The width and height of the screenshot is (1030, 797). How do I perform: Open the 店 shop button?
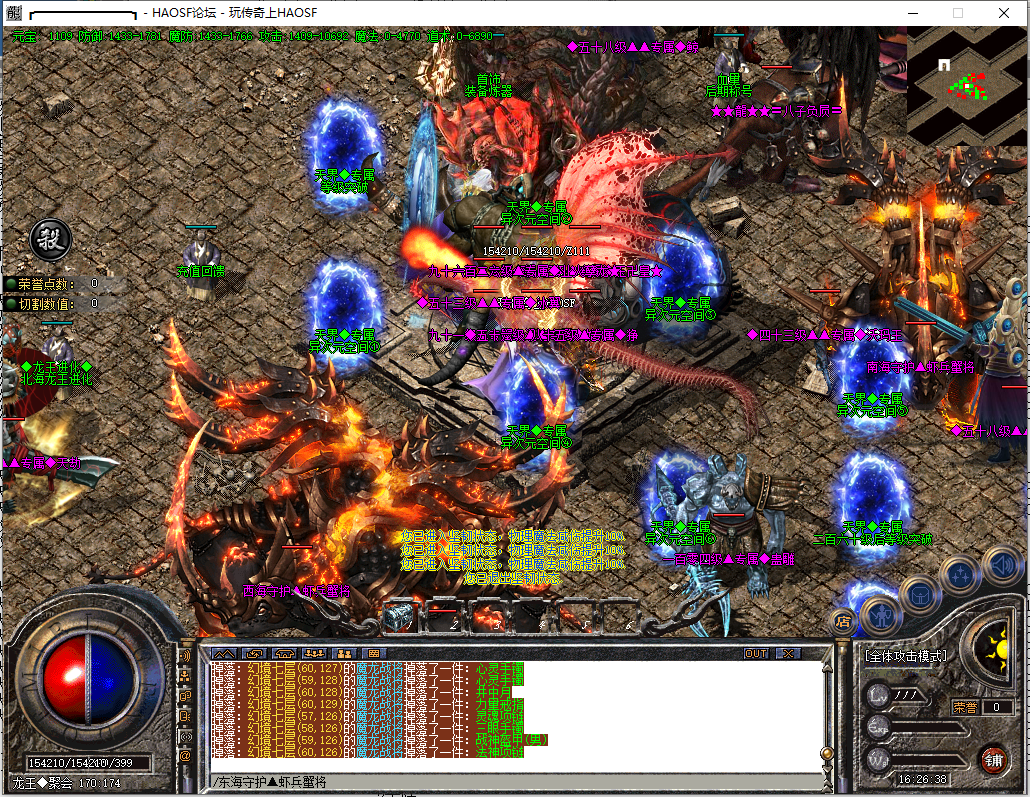pyautogui.click(x=842, y=621)
